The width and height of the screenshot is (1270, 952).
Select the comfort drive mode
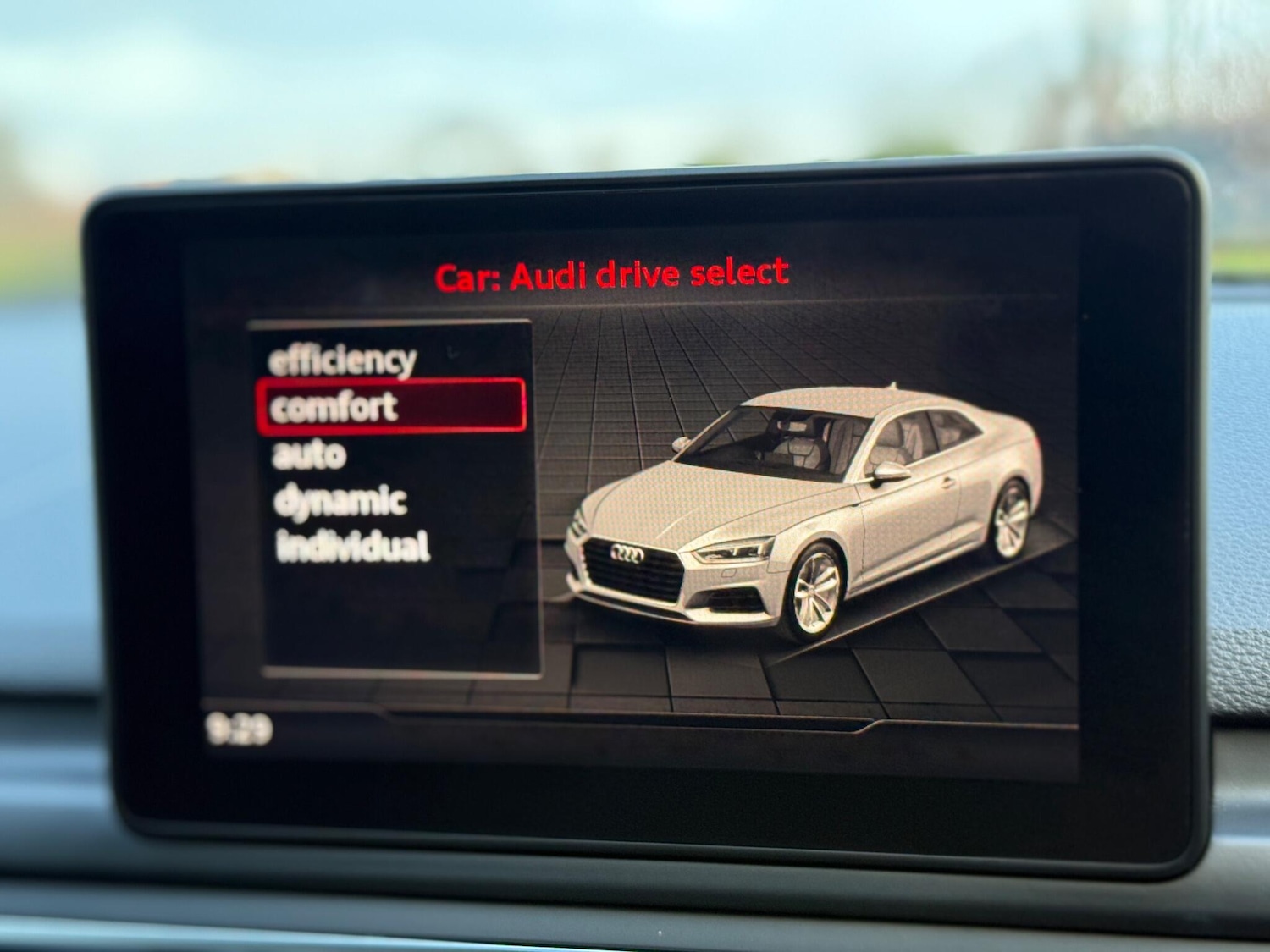click(x=334, y=406)
